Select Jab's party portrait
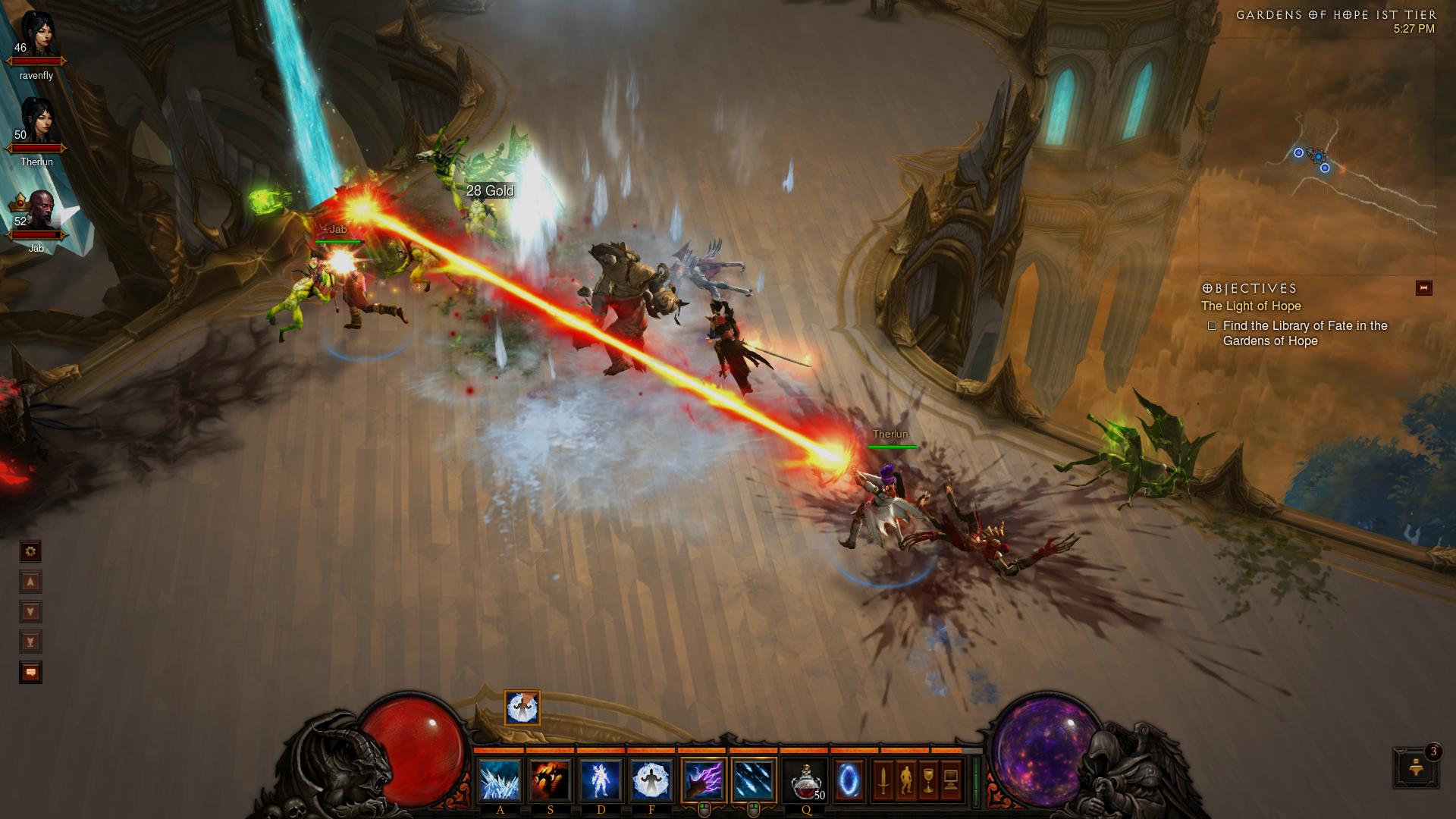 pyautogui.click(x=37, y=211)
